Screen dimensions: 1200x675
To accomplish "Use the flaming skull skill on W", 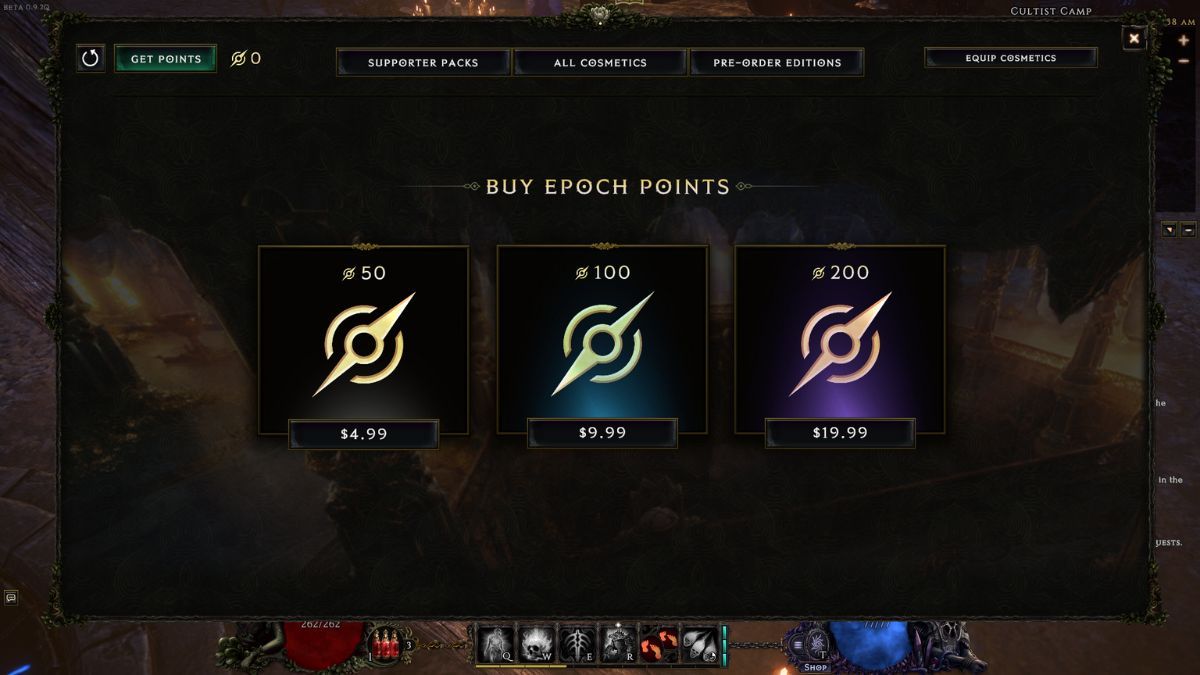I will pyautogui.click(x=536, y=644).
